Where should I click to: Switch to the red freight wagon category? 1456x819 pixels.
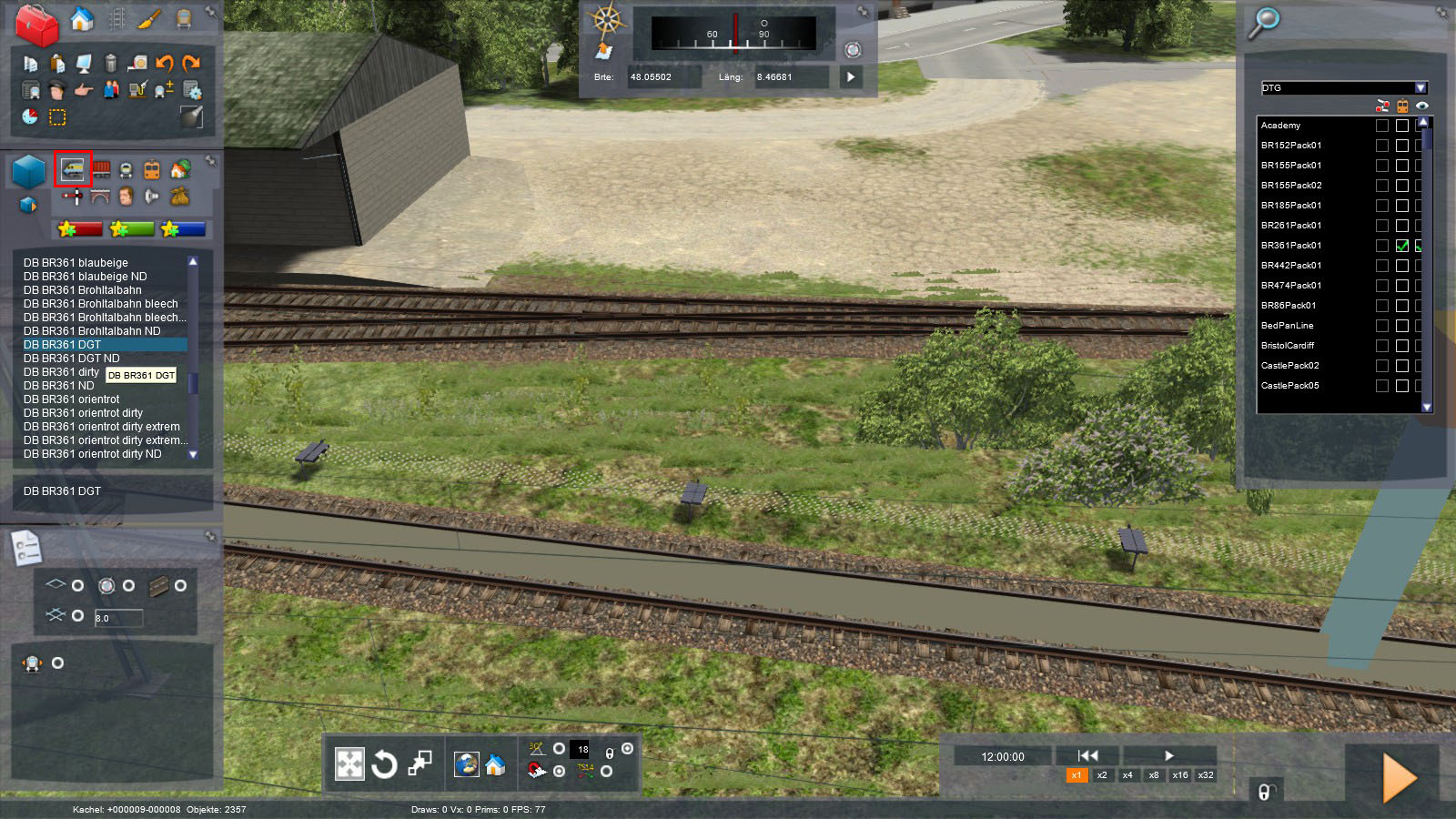pos(101,169)
